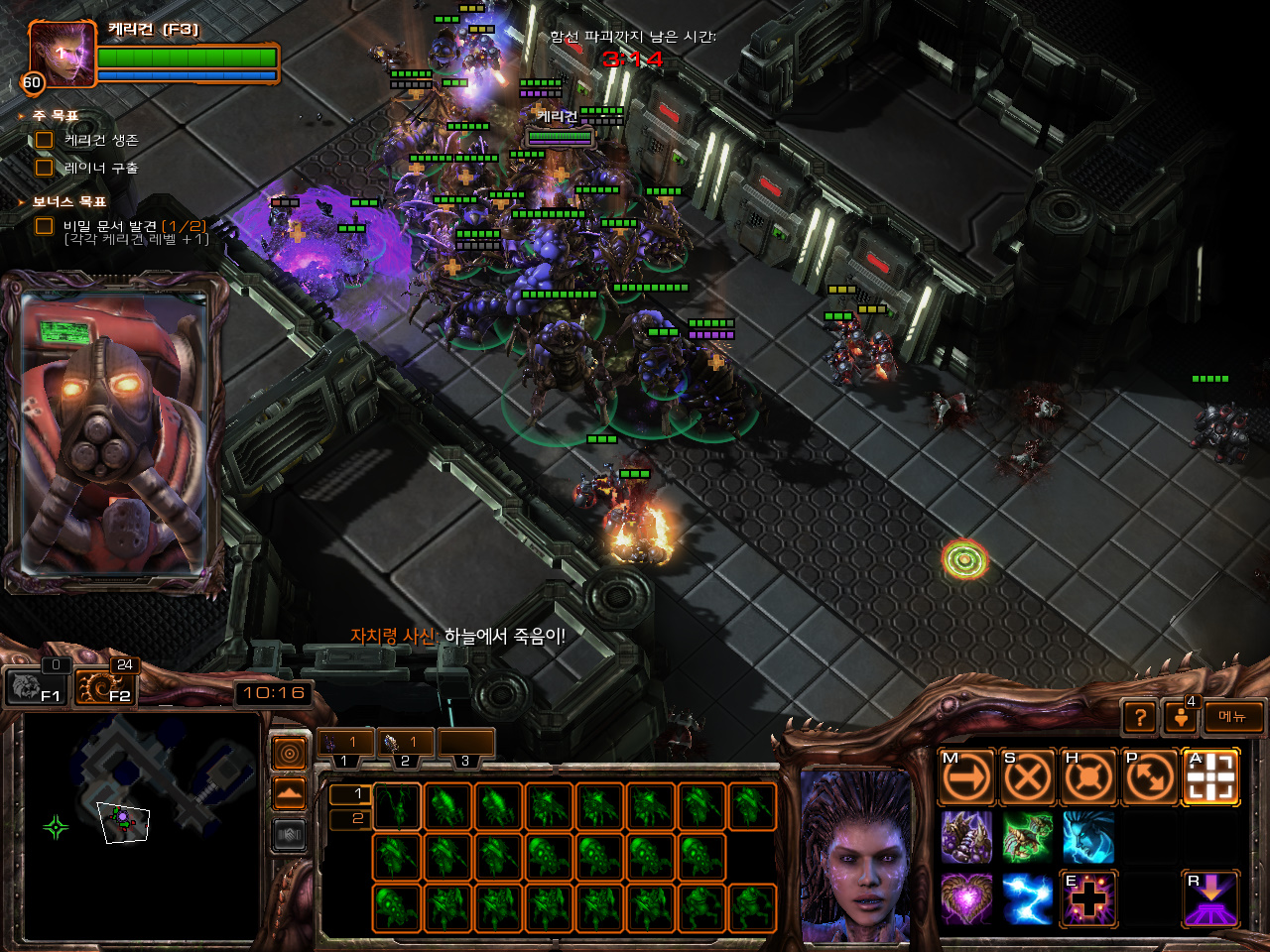1270x952 pixels.
Task: Choose the Hold Position command
Action: coord(1088,777)
